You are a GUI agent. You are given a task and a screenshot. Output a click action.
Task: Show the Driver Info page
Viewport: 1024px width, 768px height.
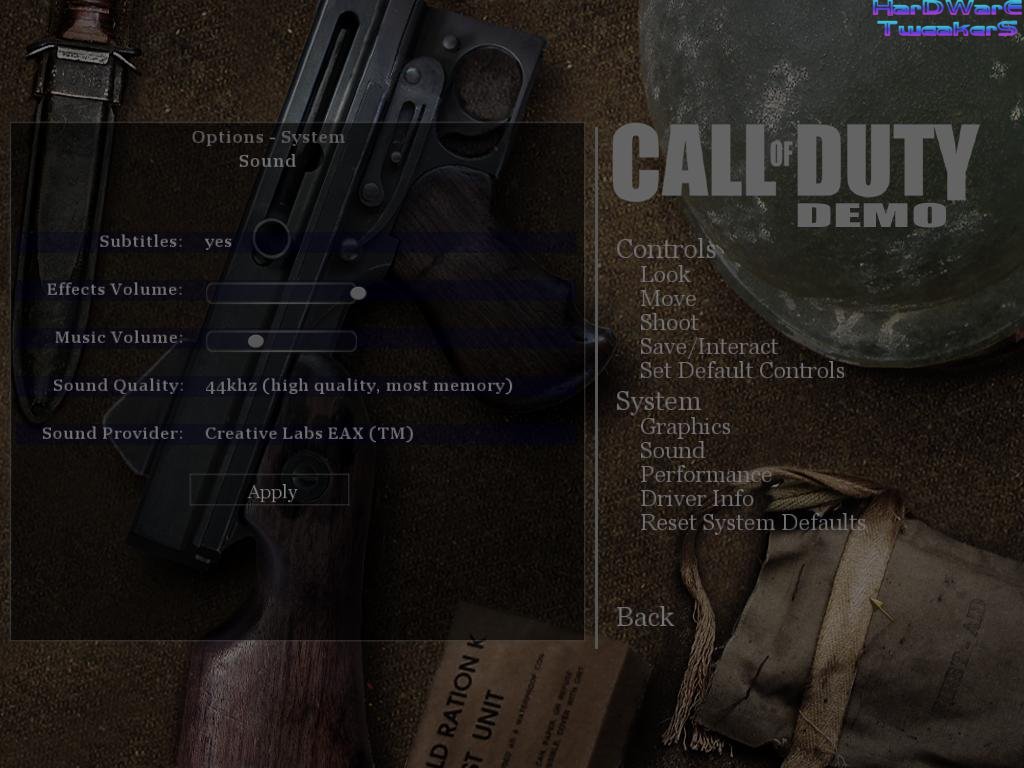[696, 498]
